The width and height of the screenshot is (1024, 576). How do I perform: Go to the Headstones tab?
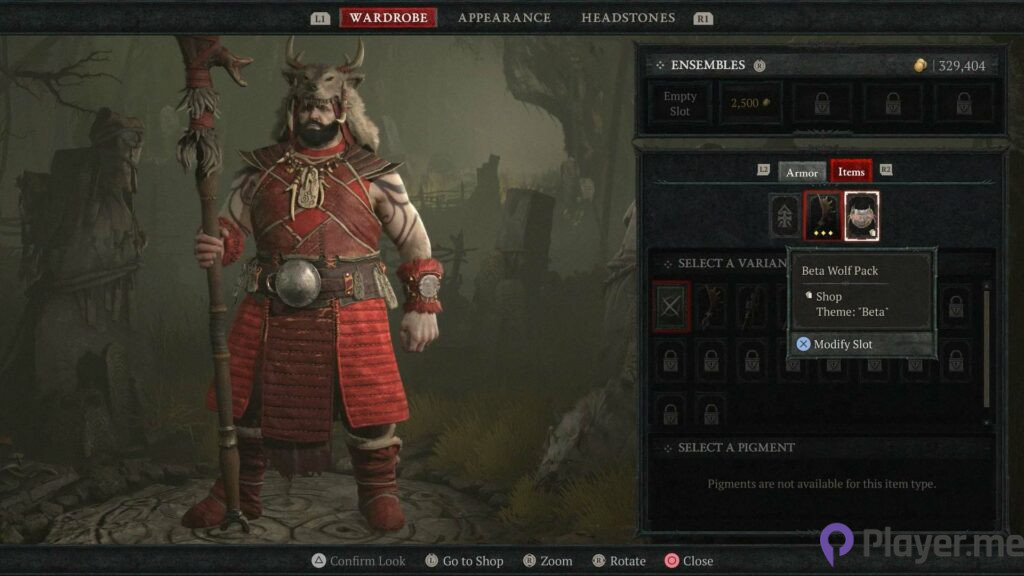tap(628, 18)
